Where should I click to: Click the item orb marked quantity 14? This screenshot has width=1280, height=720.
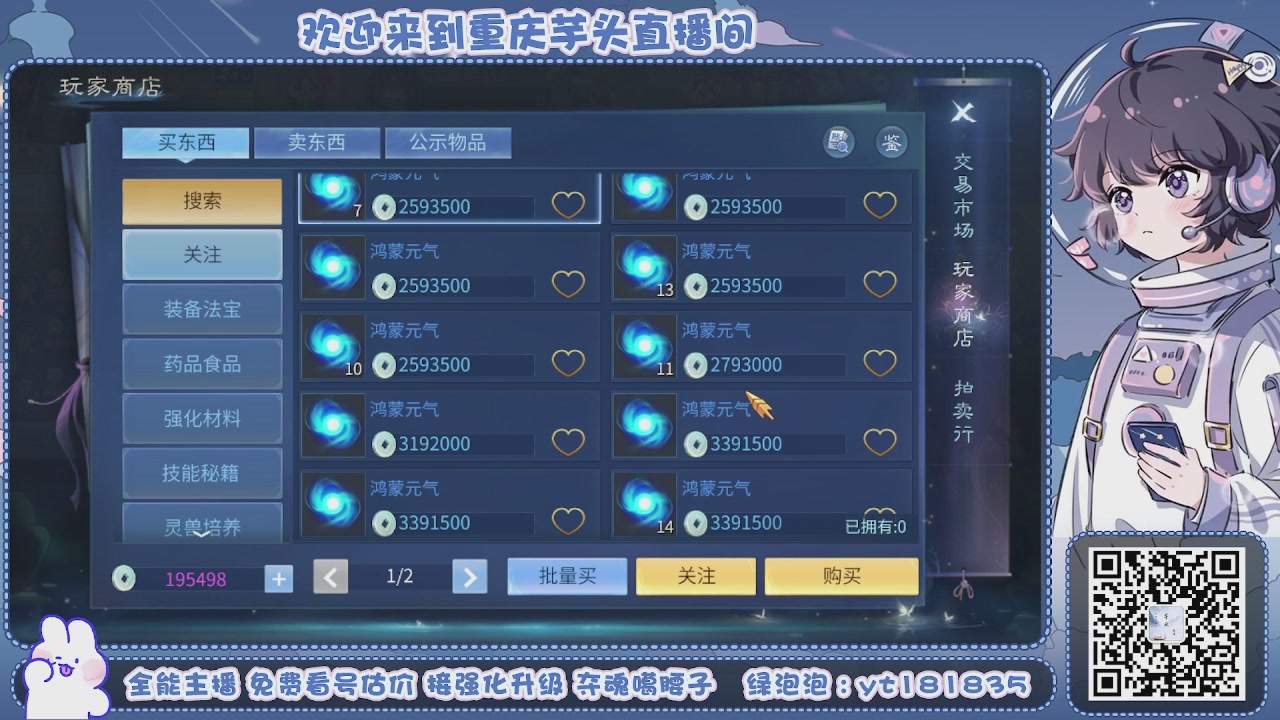click(644, 505)
